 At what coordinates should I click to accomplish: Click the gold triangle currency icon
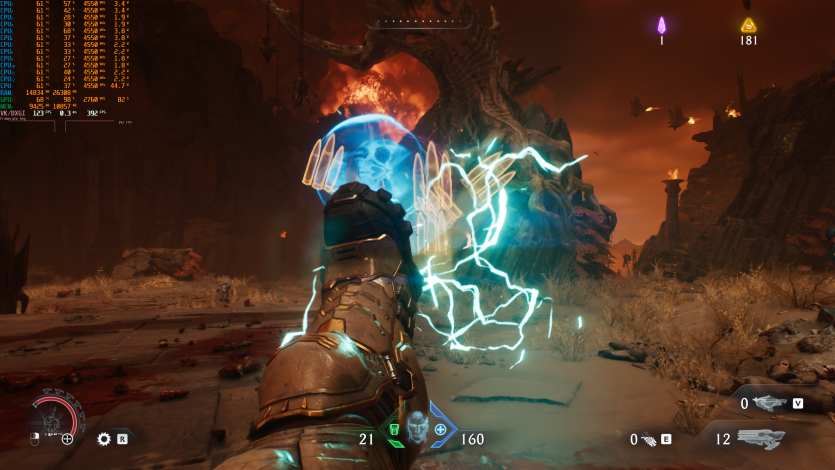click(748, 26)
